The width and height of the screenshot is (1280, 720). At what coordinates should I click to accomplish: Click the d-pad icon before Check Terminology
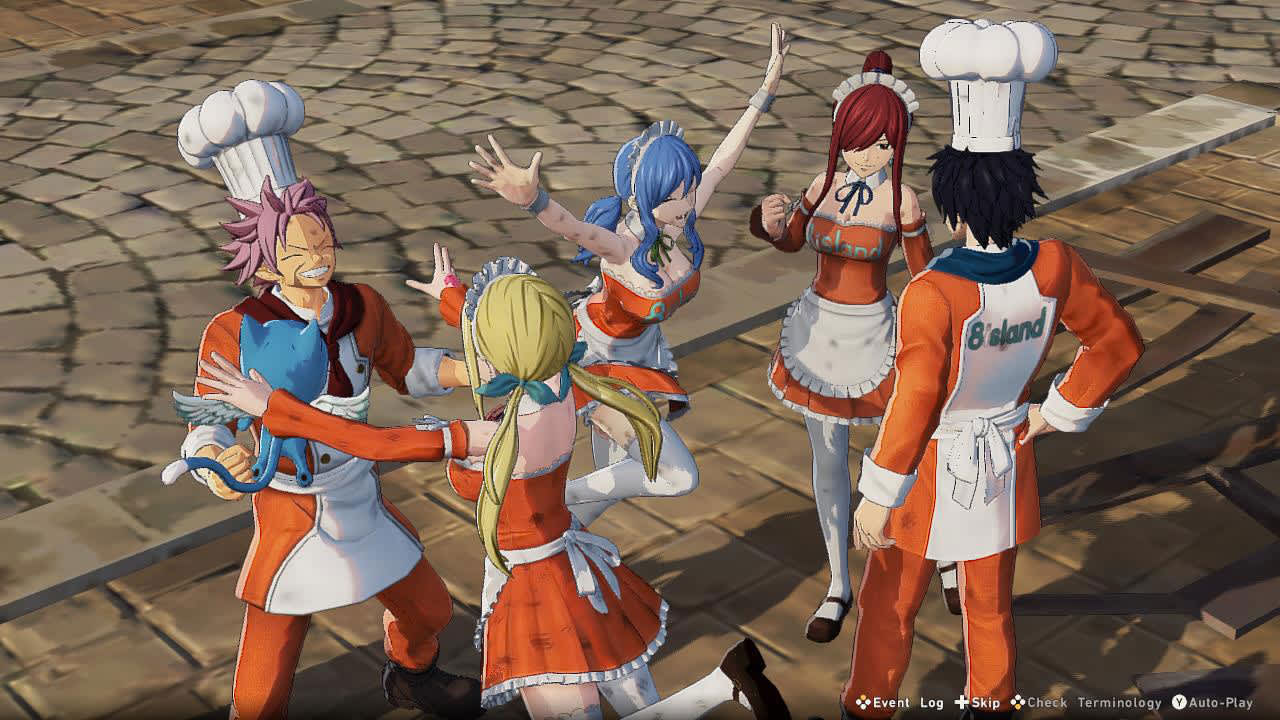[x=1016, y=703]
